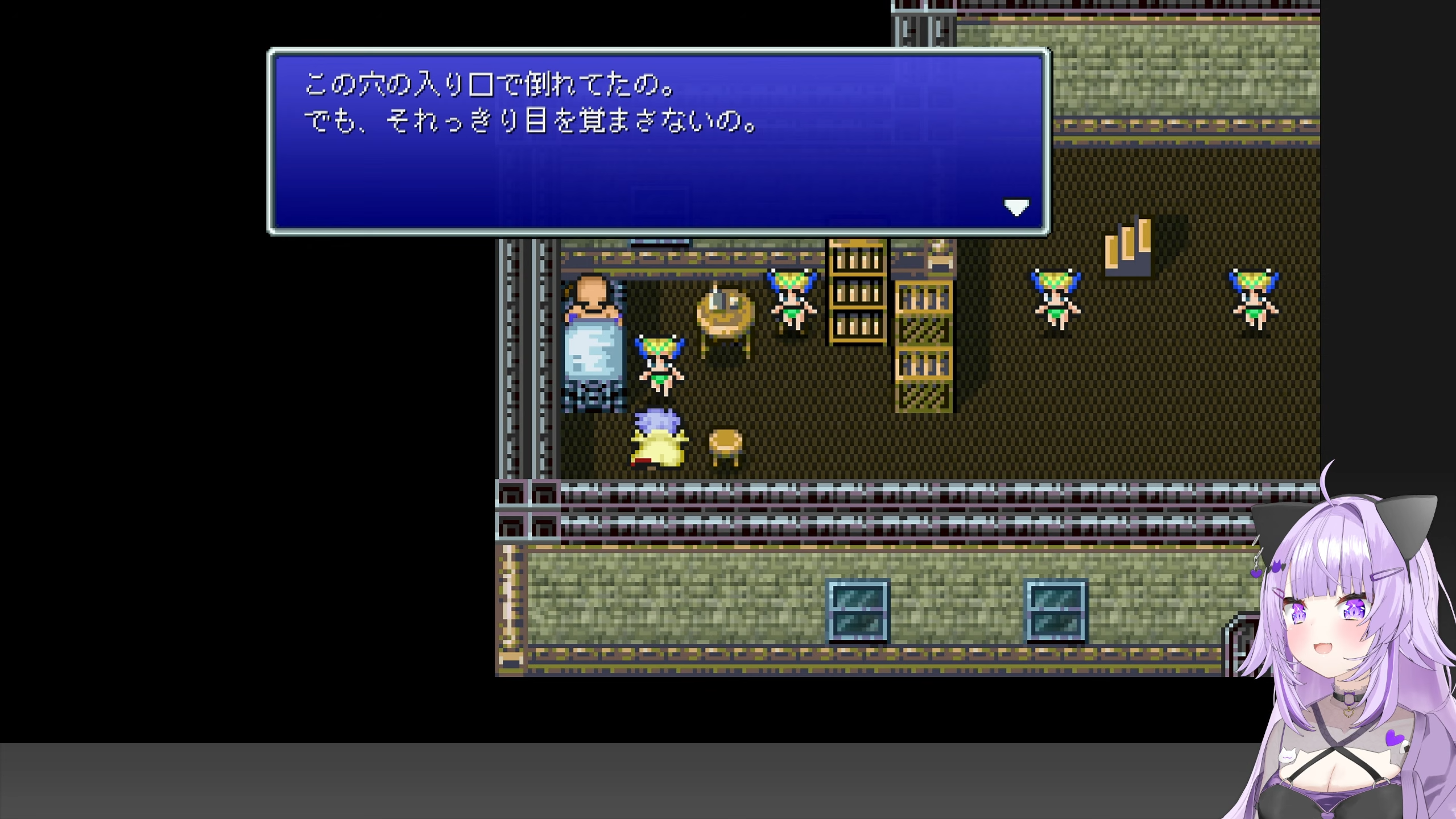
Task: Advance dialogue with the white down arrow
Action: [1016, 207]
